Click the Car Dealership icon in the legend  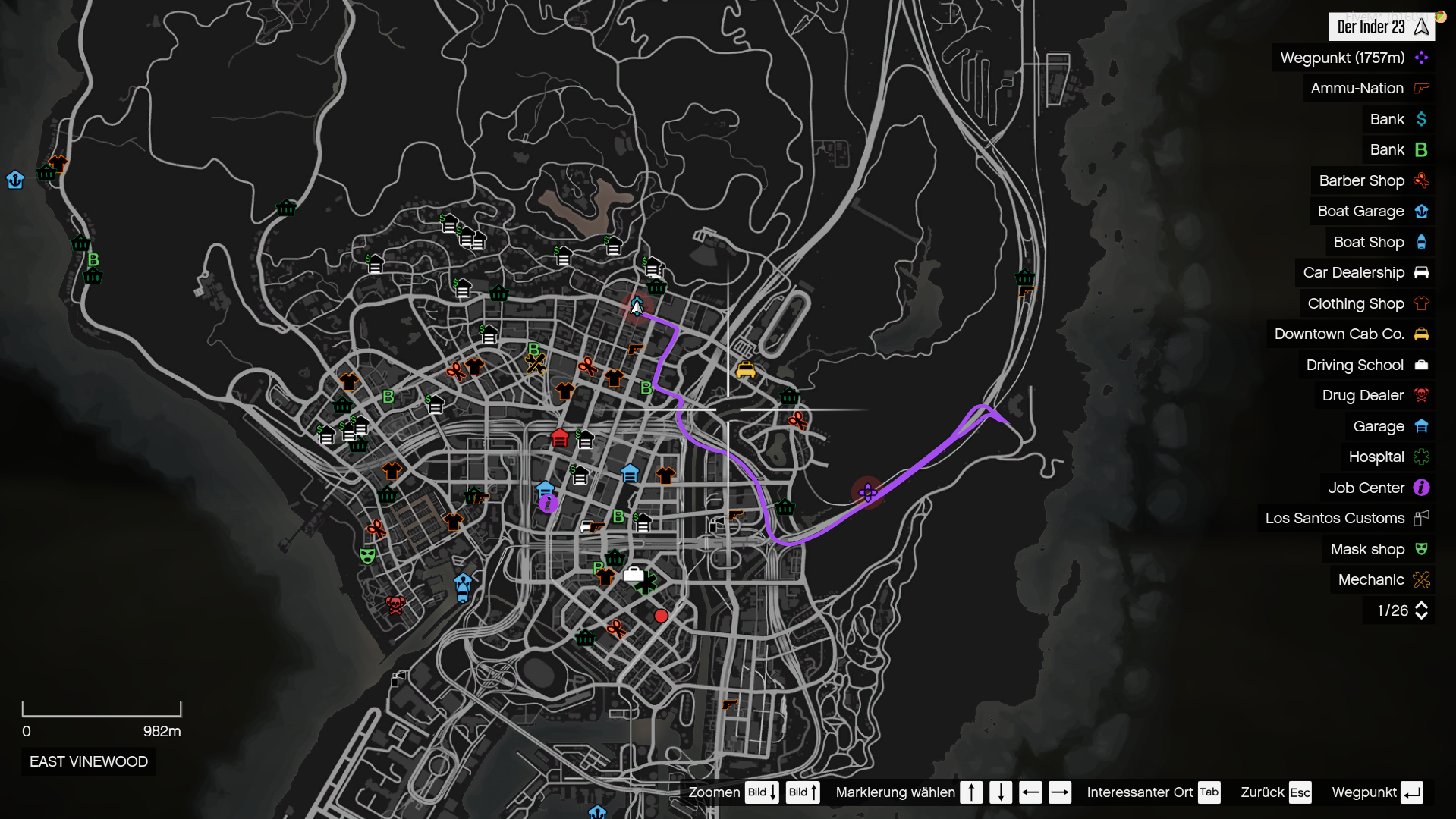[1421, 272]
